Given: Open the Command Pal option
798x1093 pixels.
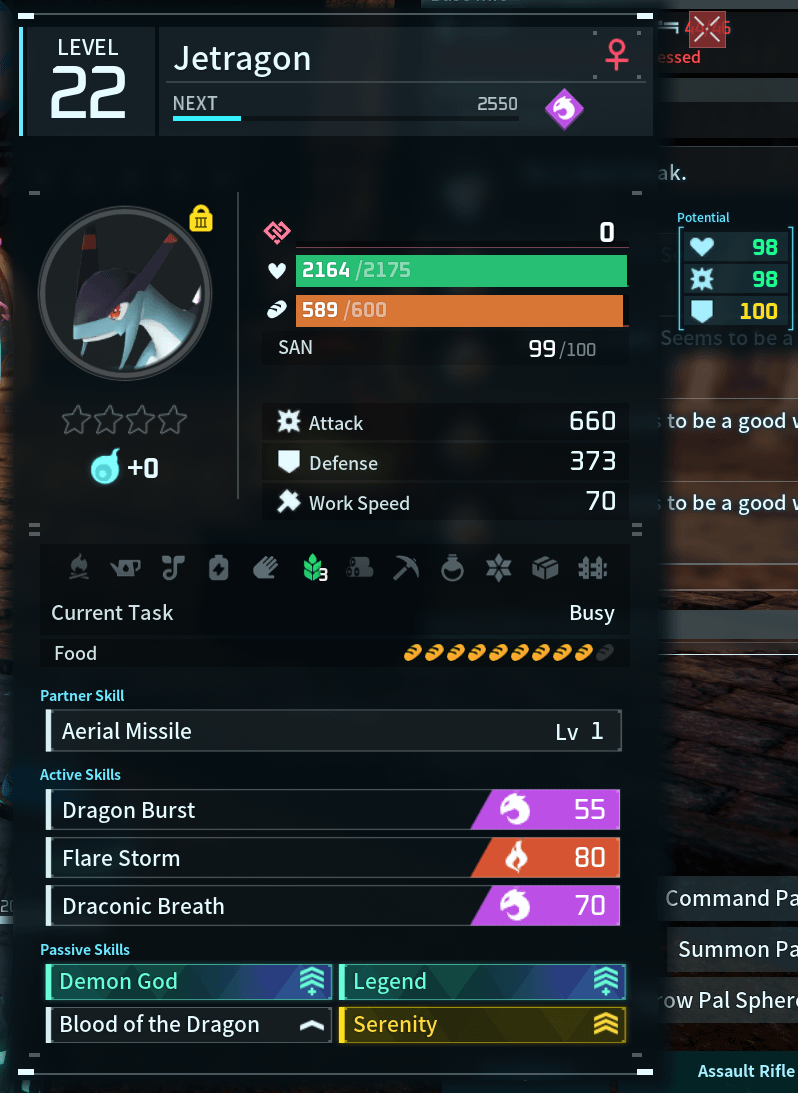Looking at the screenshot, I should point(731,898).
